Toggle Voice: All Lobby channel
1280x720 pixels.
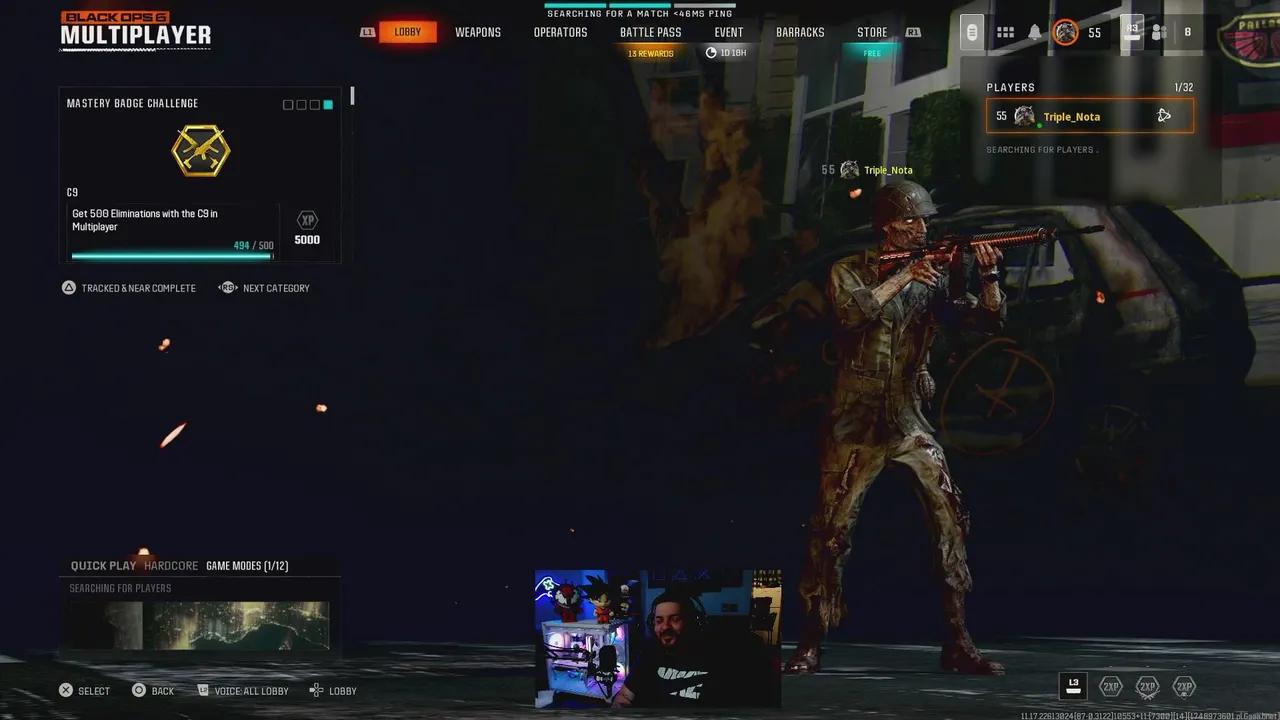pyautogui.click(x=243, y=690)
